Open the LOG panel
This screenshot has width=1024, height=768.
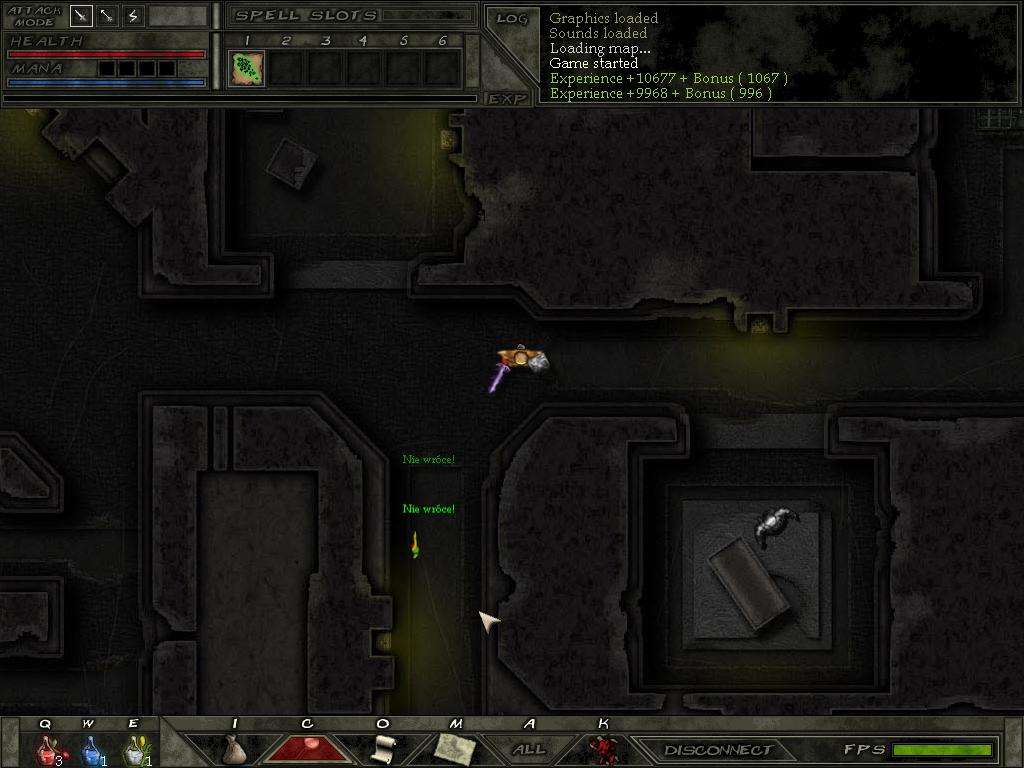coord(511,19)
